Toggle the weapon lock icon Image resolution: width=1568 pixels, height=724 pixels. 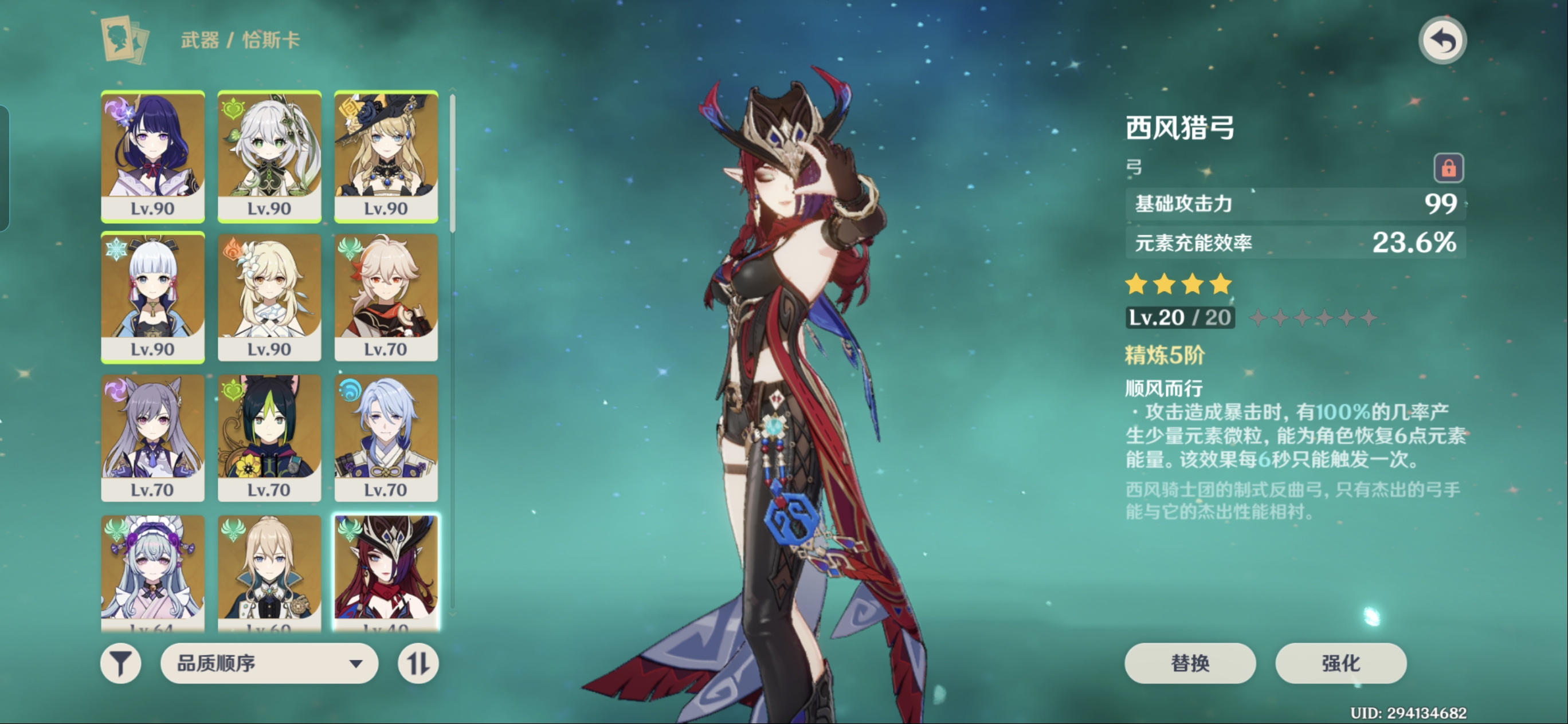click(x=1448, y=168)
